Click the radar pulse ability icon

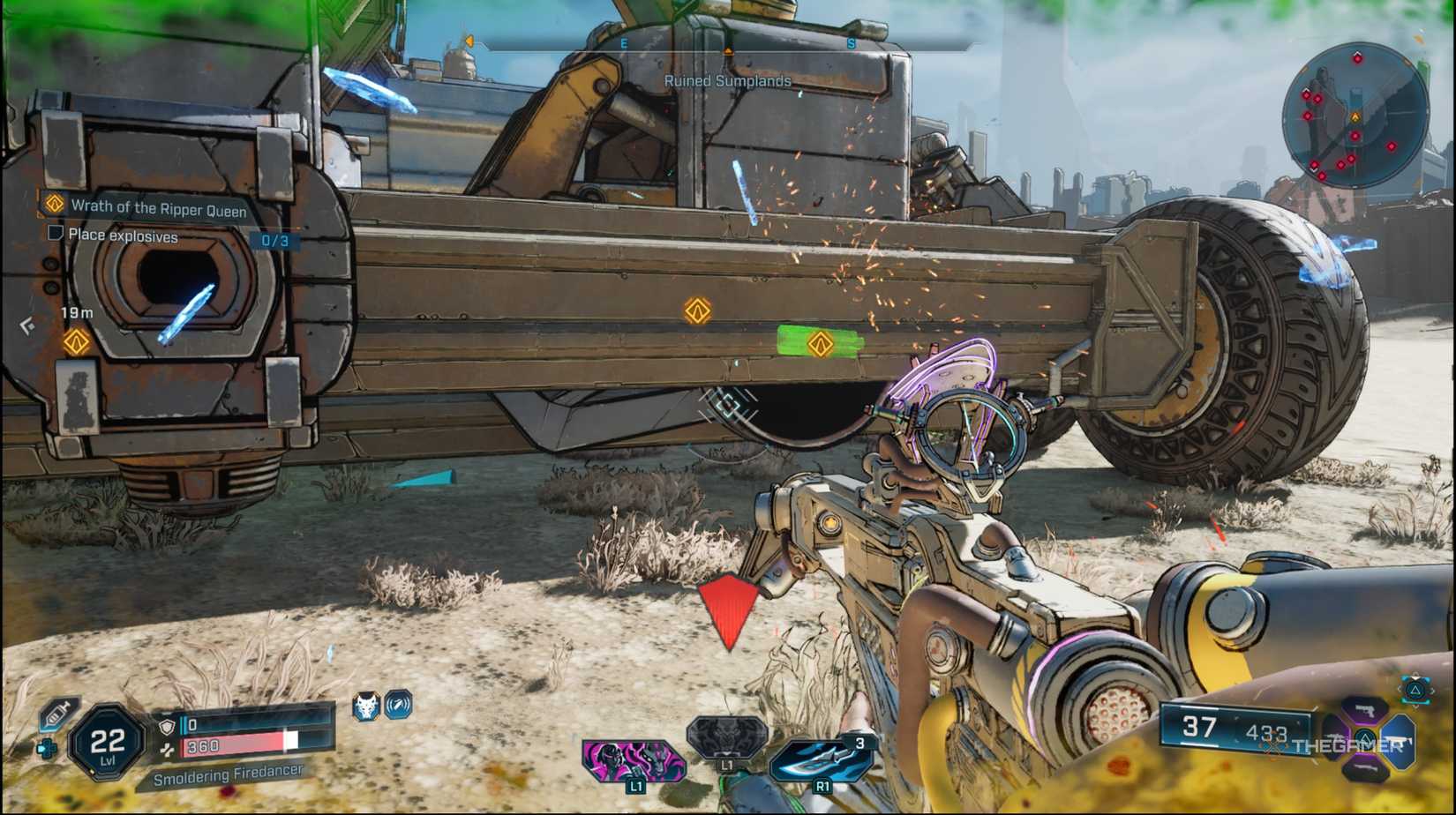coord(399,707)
